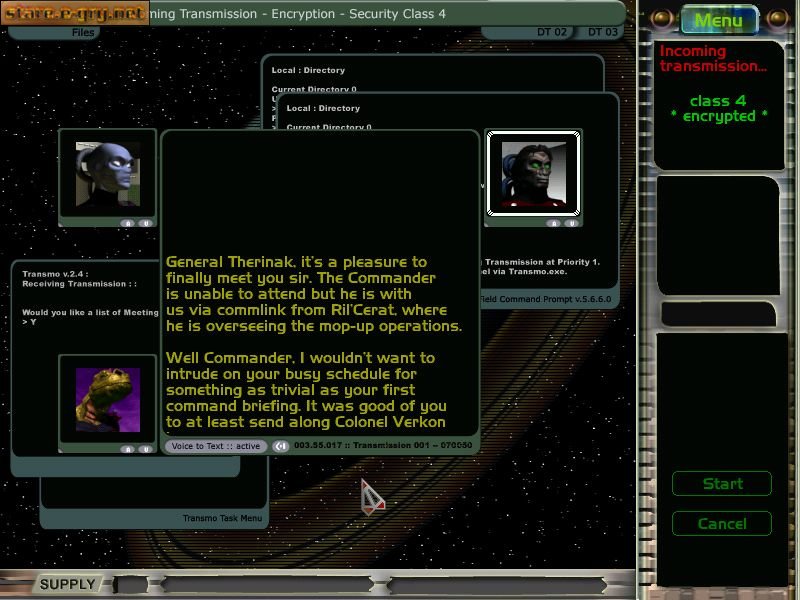Screen dimensions: 800x600
Task: Select the blue-skinned alien portrait
Action: point(107,174)
